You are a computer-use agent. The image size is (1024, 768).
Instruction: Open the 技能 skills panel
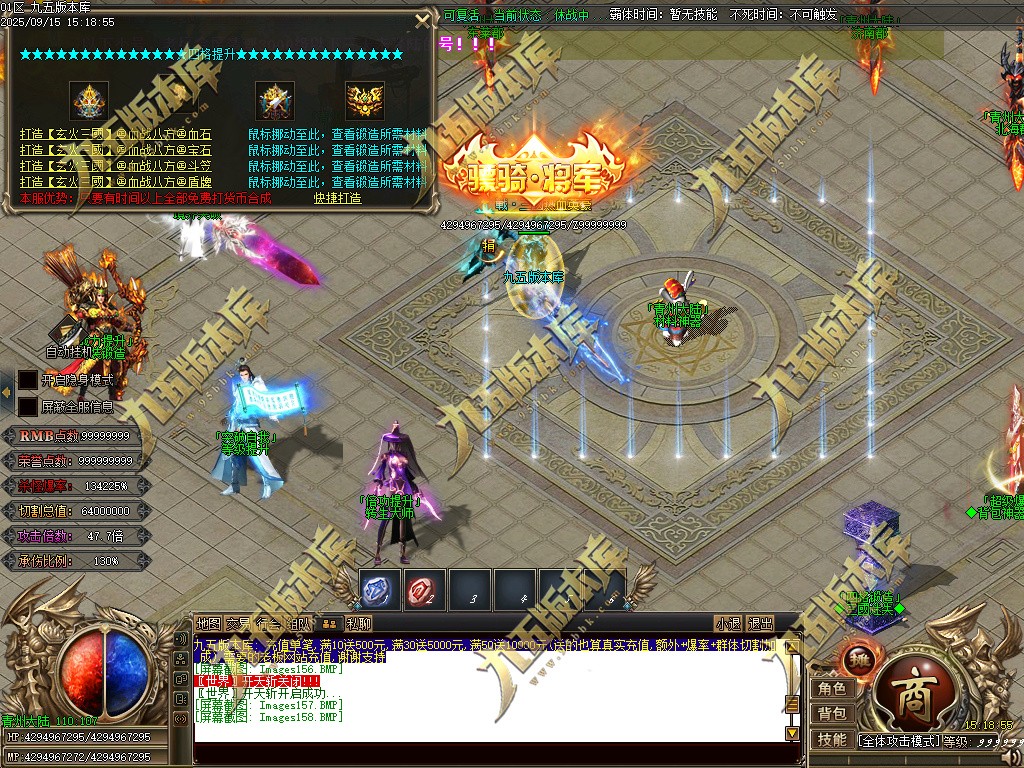point(832,740)
